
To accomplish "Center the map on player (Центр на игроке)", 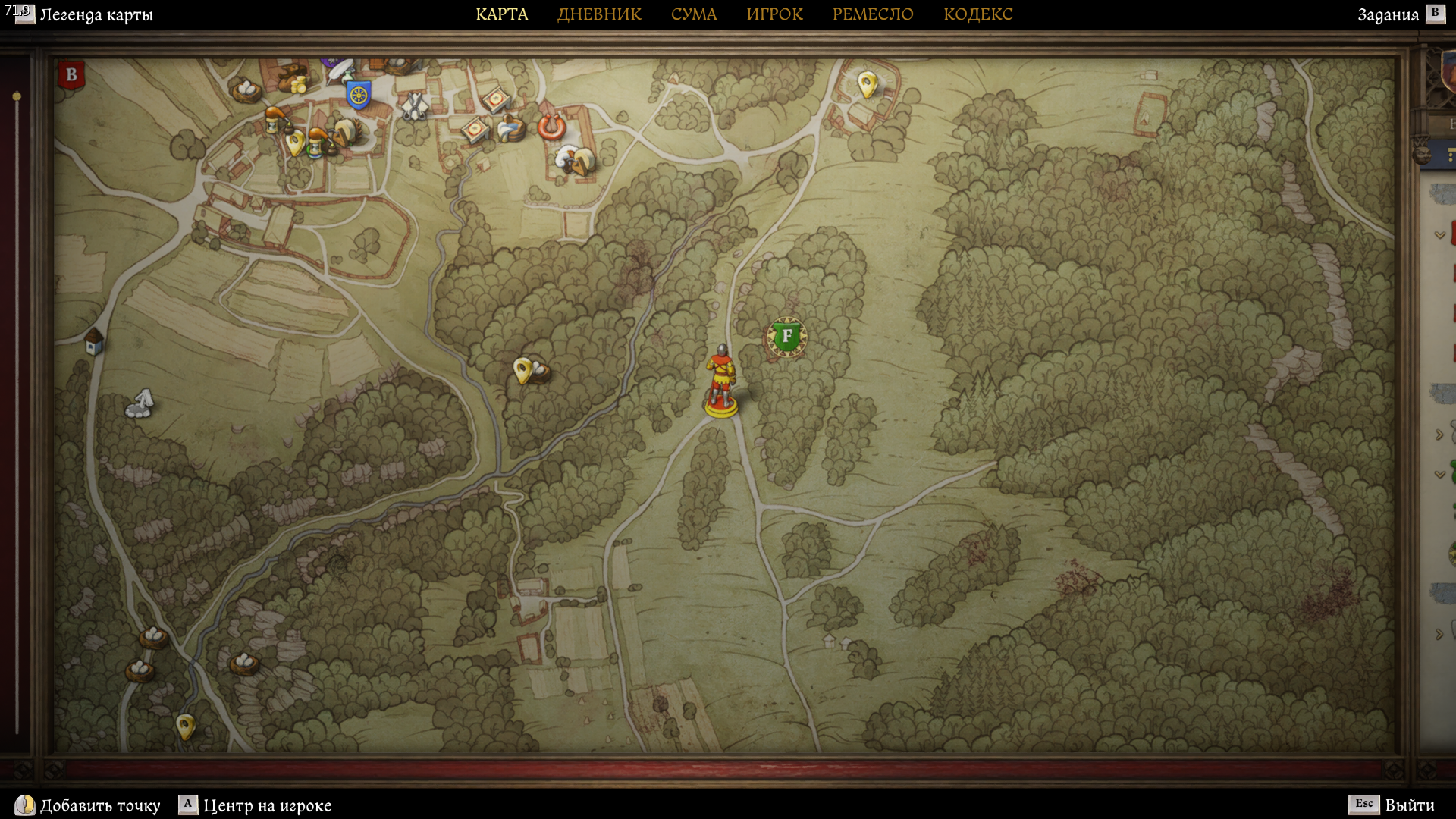I will (x=267, y=805).
